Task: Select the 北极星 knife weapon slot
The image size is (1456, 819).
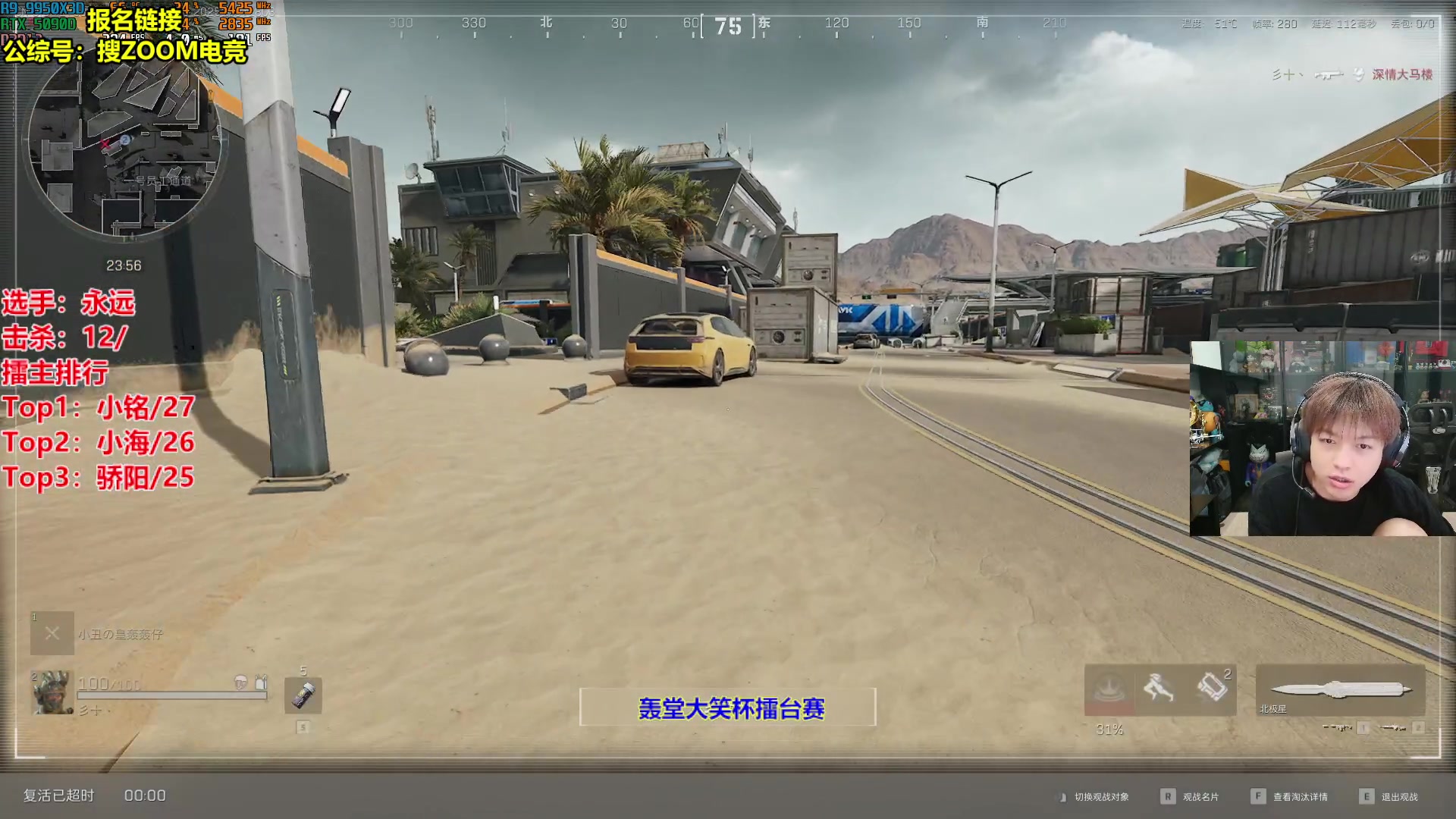Action: (1340, 690)
